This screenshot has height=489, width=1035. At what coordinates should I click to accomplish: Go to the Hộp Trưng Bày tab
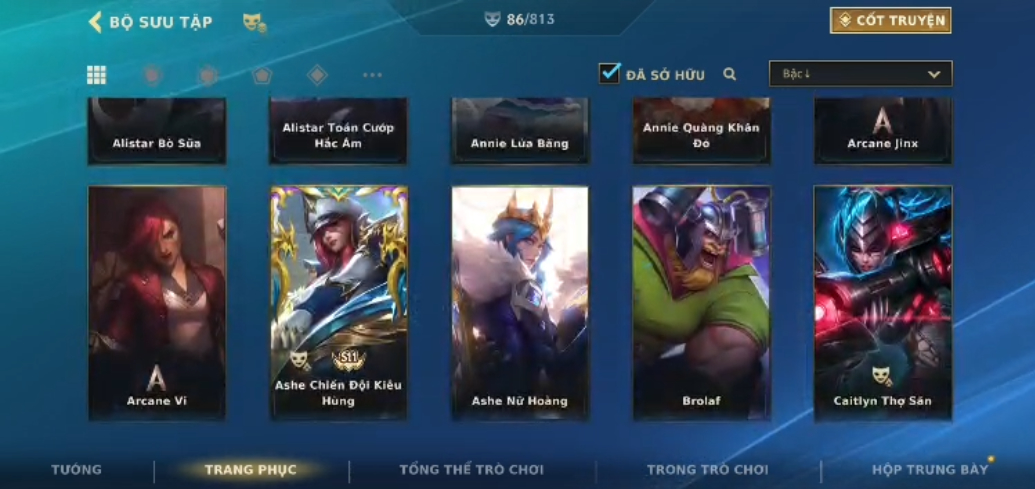pyautogui.click(x=929, y=470)
